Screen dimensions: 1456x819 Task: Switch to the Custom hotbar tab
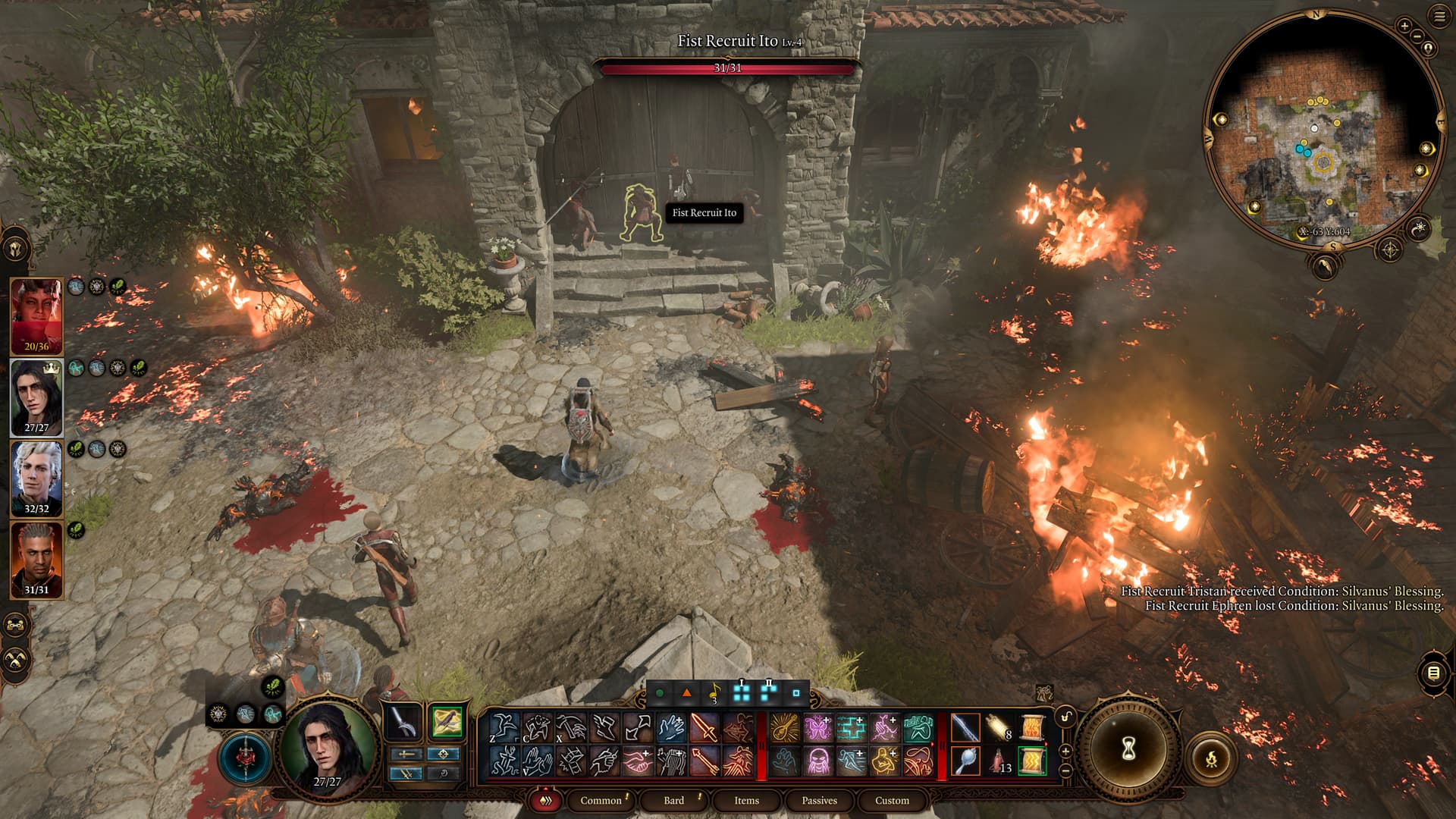[892, 800]
